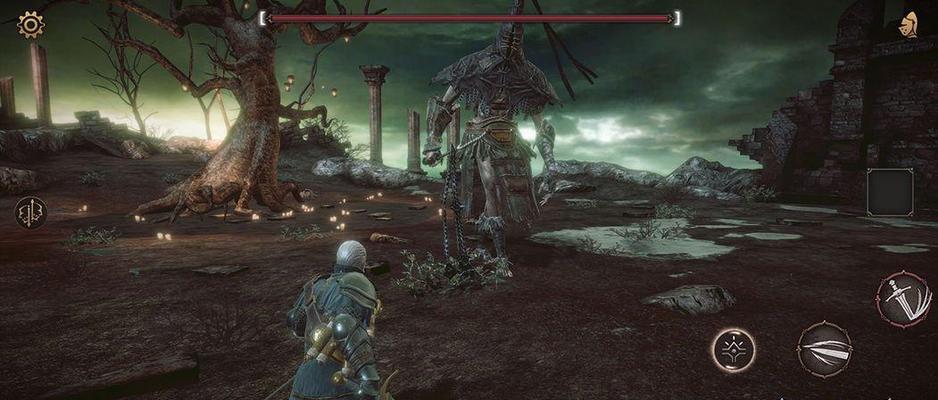Activate the blade slash skill button
Image resolution: width=938 pixels, height=400 pixels.
824,349
